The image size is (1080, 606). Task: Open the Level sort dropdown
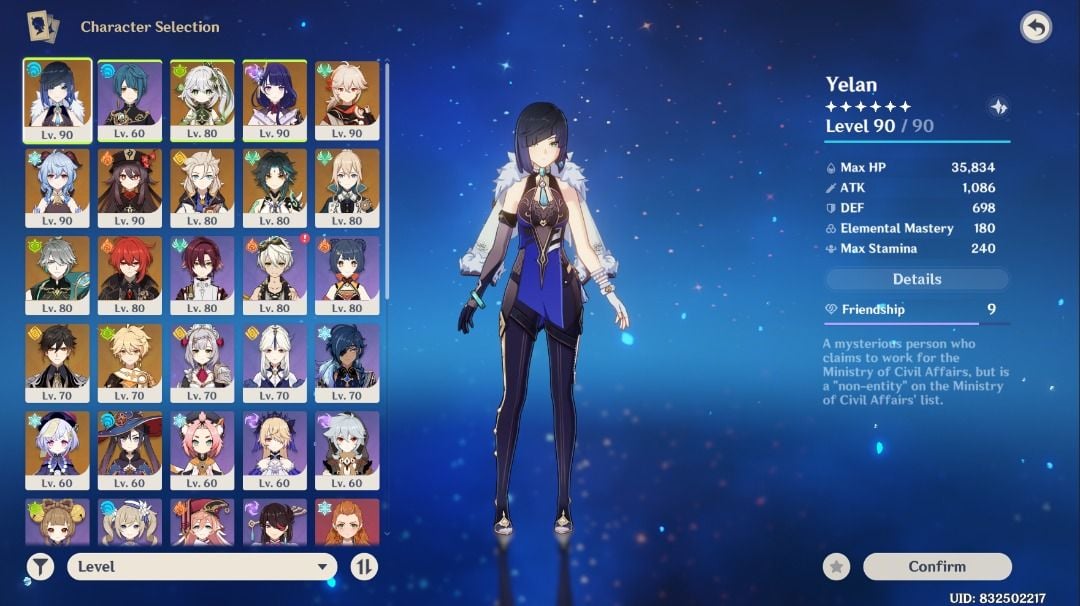(x=202, y=567)
